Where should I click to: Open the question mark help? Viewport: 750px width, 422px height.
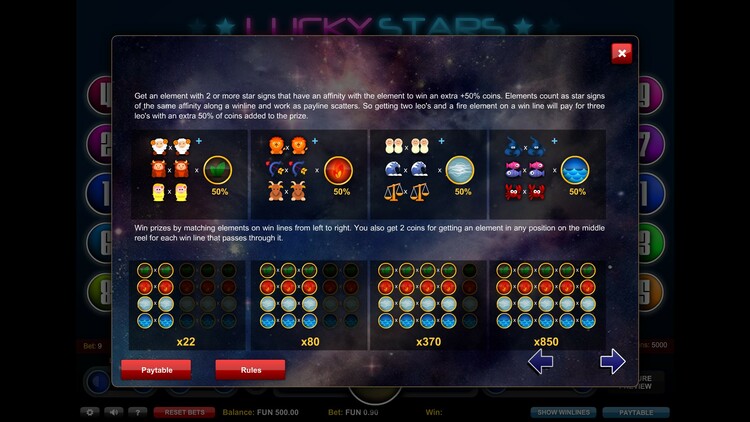pyautogui.click(x=139, y=412)
